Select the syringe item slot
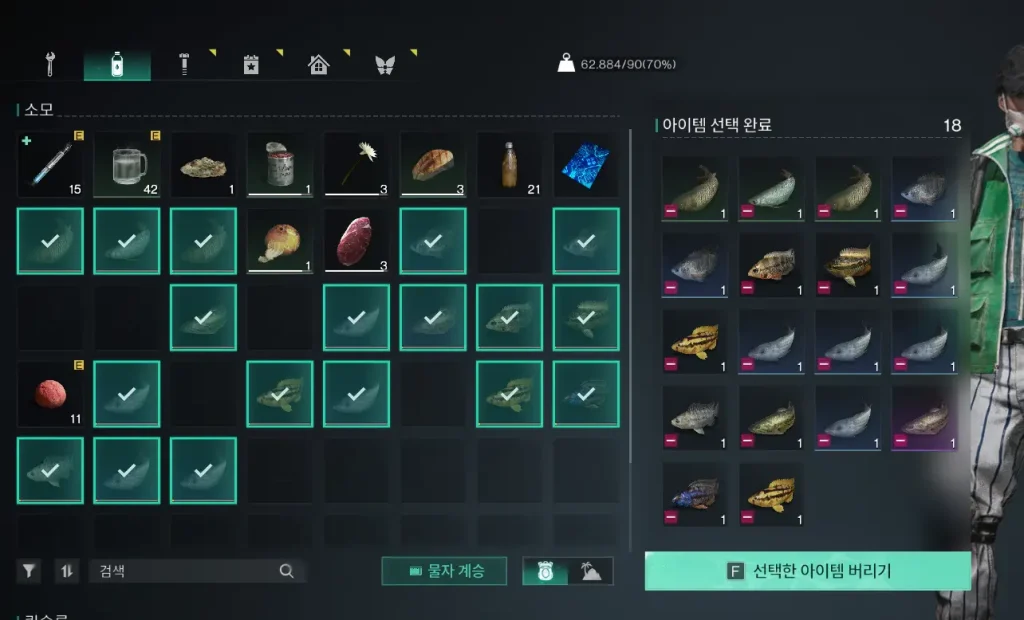 pyautogui.click(x=50, y=164)
